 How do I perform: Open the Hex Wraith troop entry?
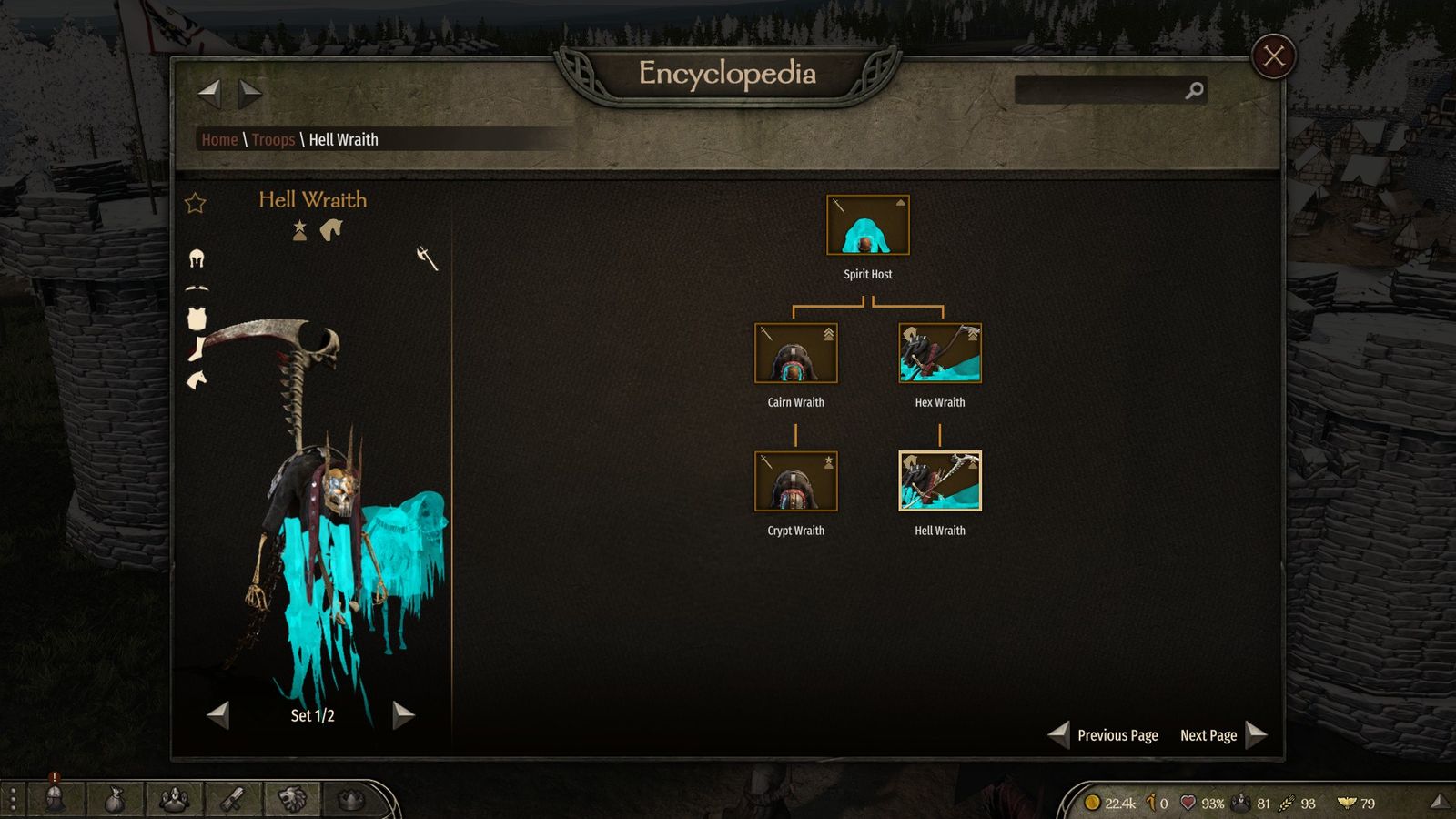coord(939,353)
